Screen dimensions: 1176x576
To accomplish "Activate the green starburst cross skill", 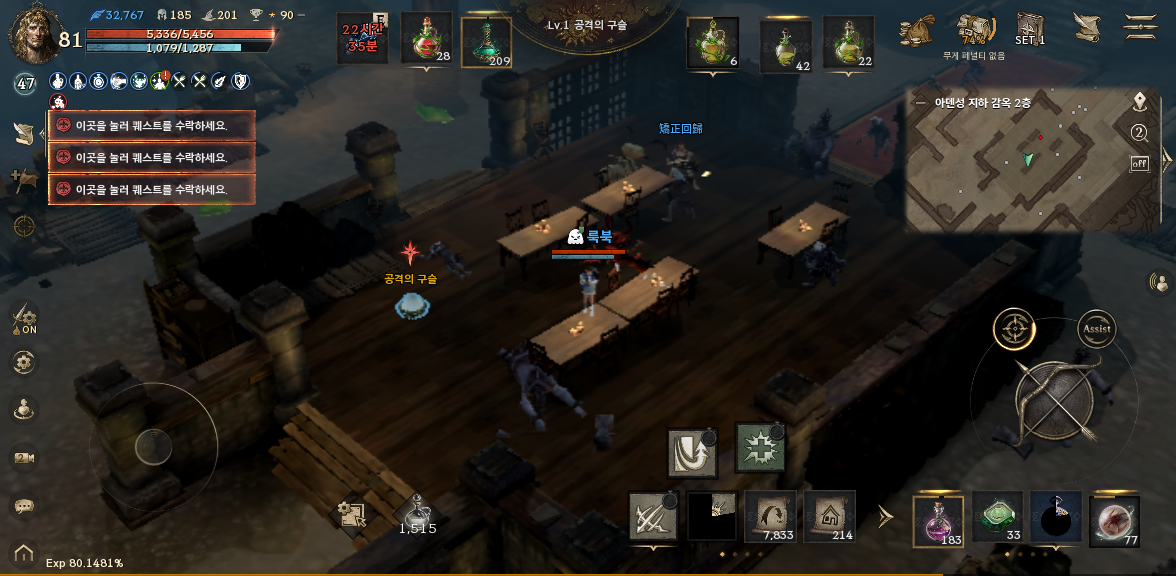I will (760, 447).
